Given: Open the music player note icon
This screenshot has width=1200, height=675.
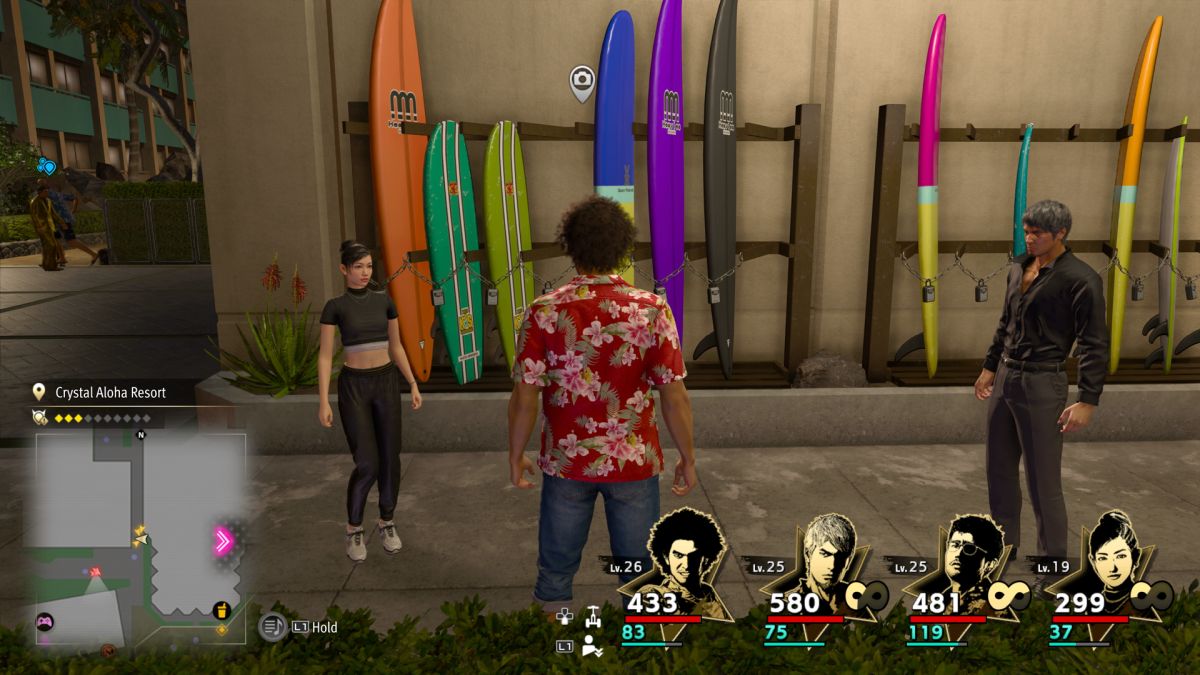Looking at the screenshot, I should (x=272, y=627).
